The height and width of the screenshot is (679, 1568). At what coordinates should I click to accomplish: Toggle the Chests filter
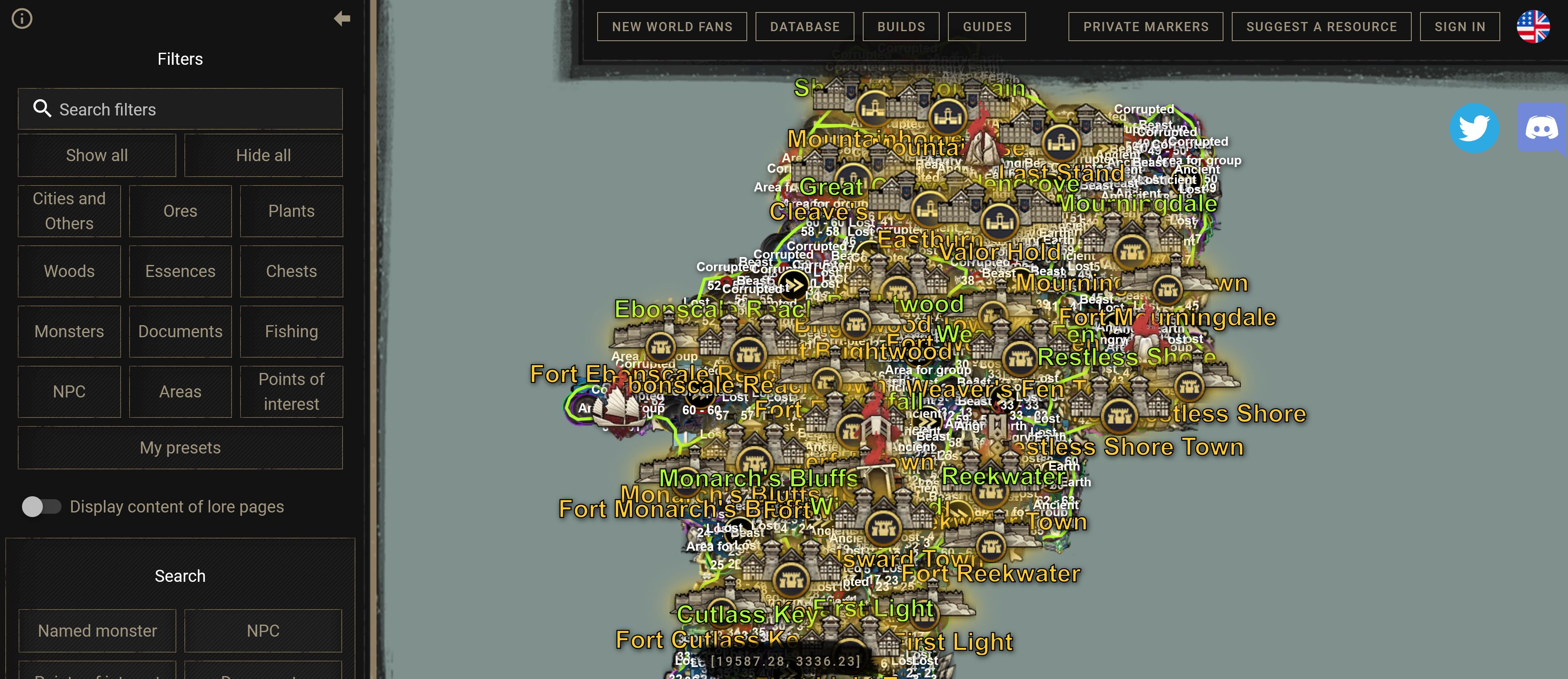[292, 271]
